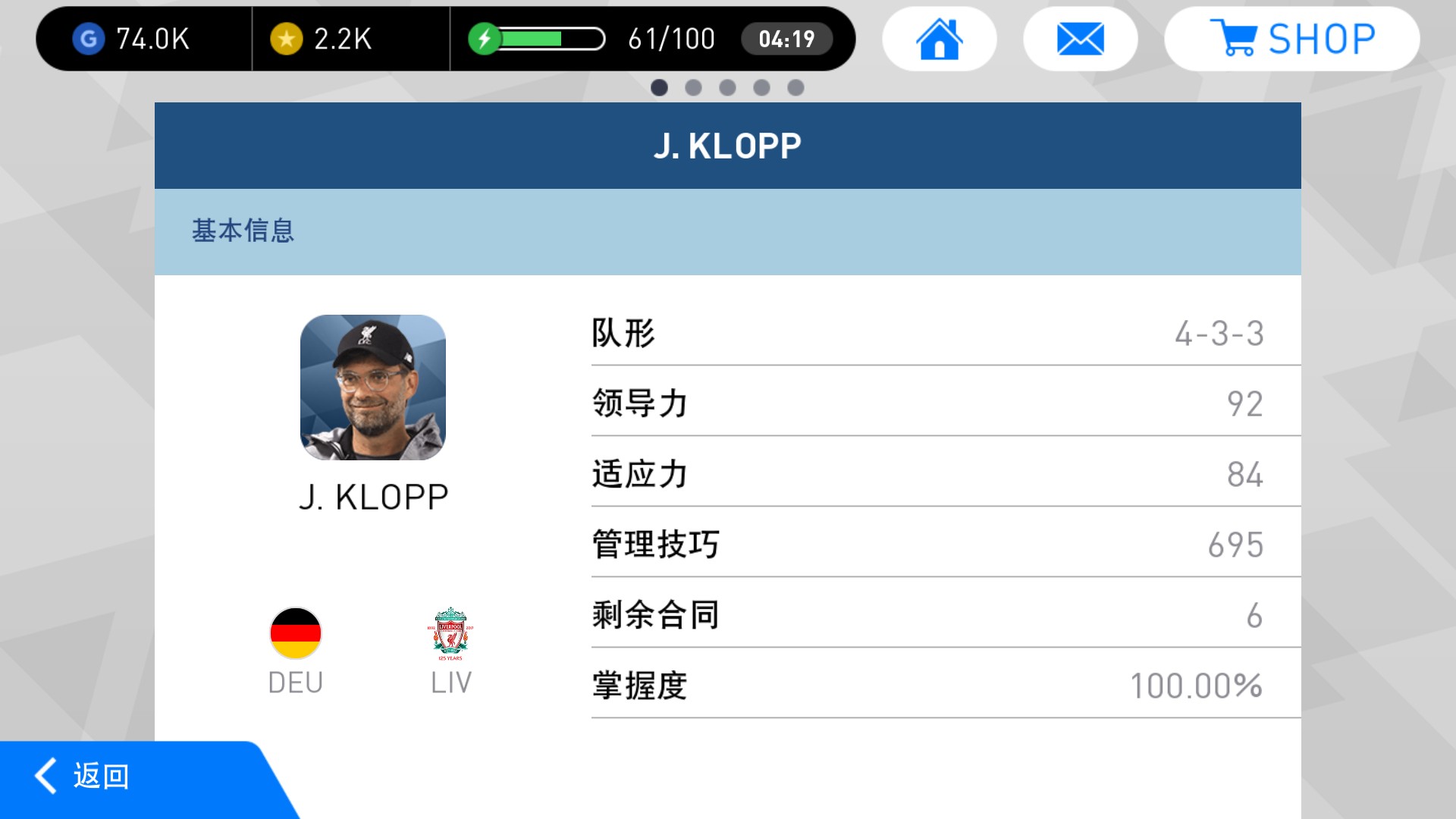Open the Mail inbox icon
The height and width of the screenshot is (819, 1456).
coord(1080,38)
